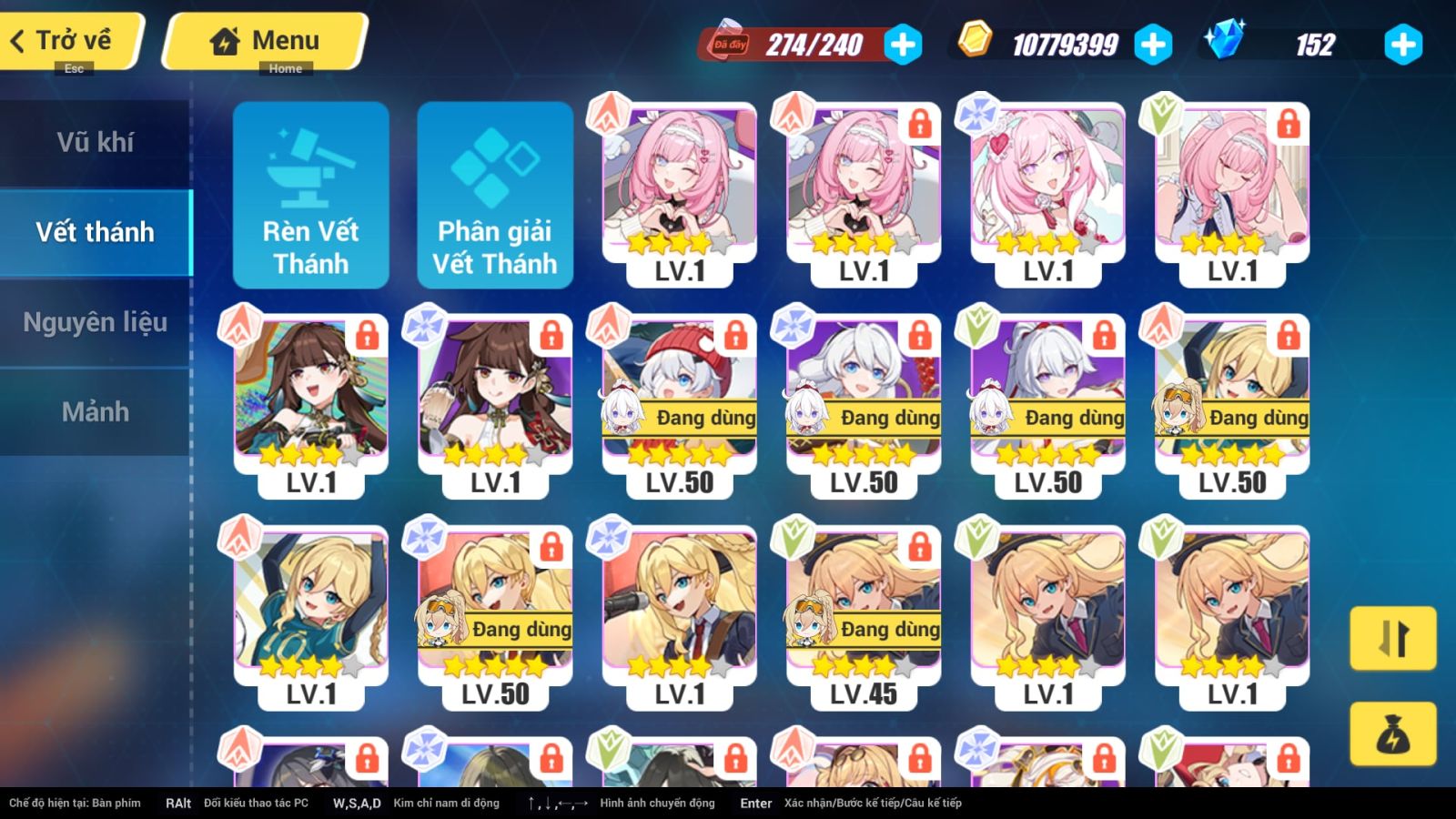The height and width of the screenshot is (819, 1456).
Task: Open the Nguyên liệu tab
Action: tap(96, 321)
